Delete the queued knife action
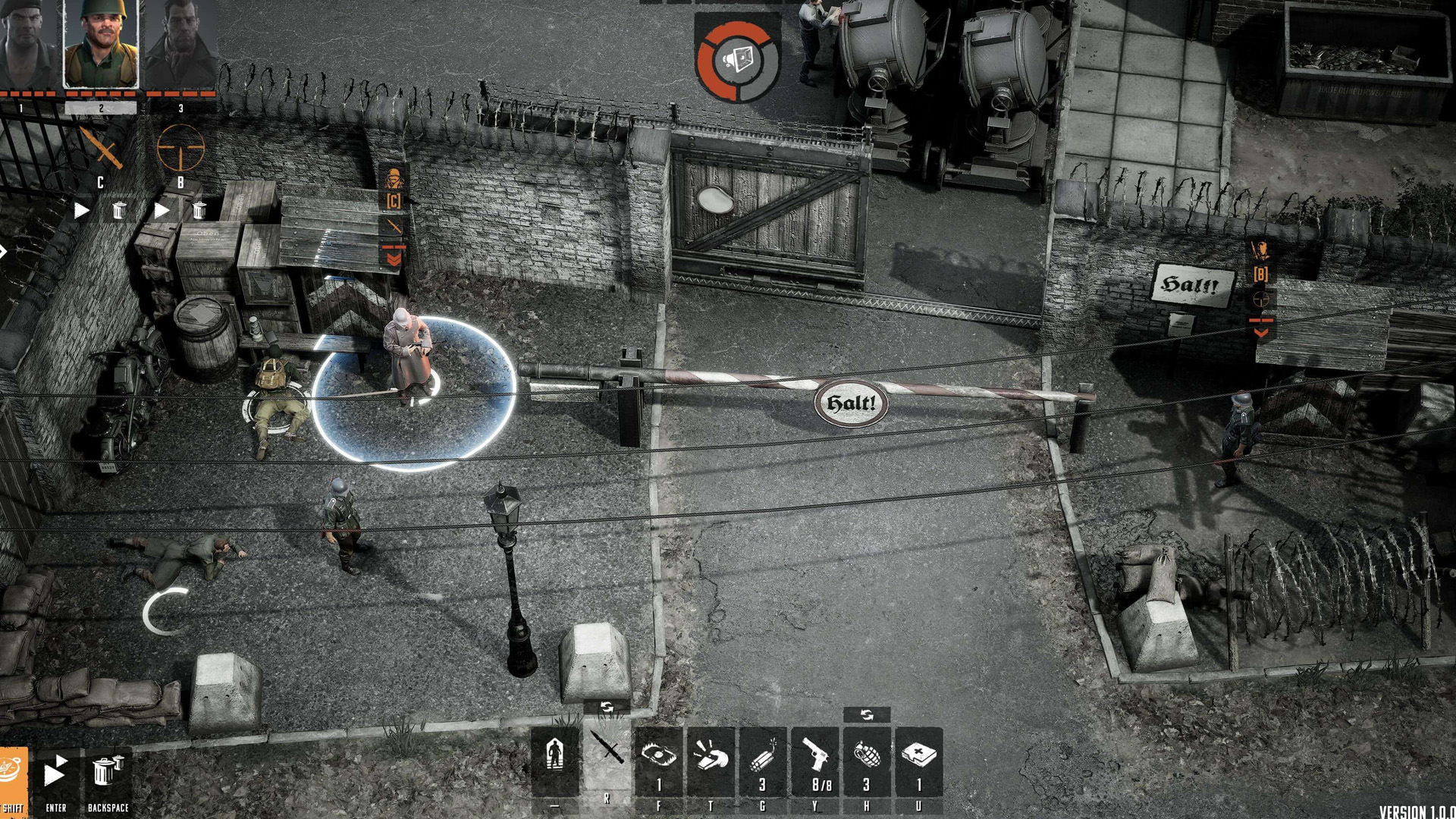Image resolution: width=1456 pixels, height=819 pixels. click(119, 210)
